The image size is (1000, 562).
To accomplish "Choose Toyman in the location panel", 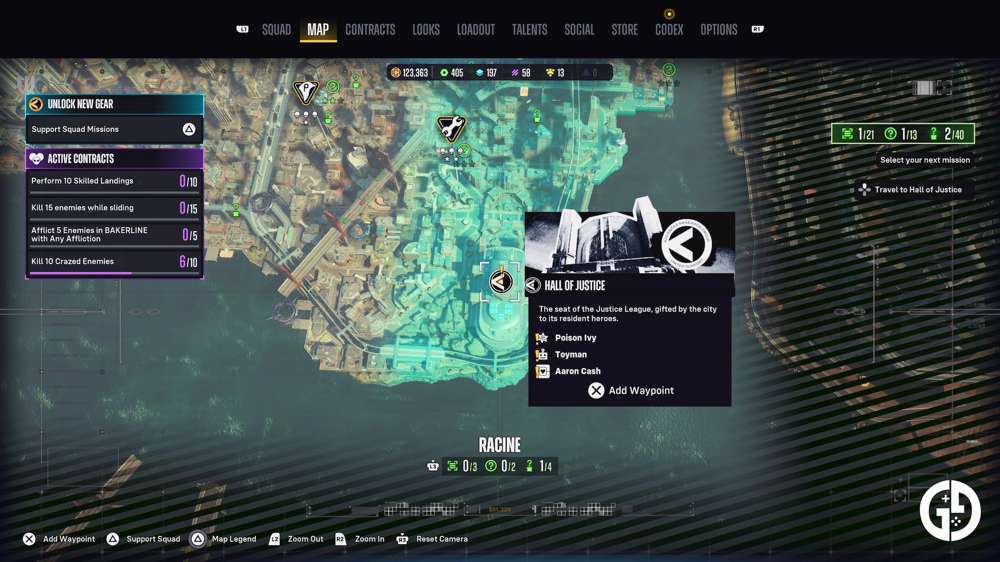I will tap(571, 355).
